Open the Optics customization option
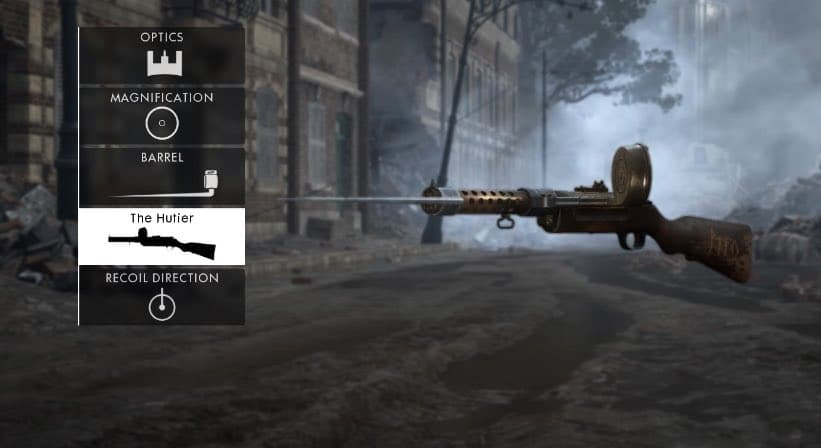This screenshot has height=448, width=821. click(x=162, y=56)
